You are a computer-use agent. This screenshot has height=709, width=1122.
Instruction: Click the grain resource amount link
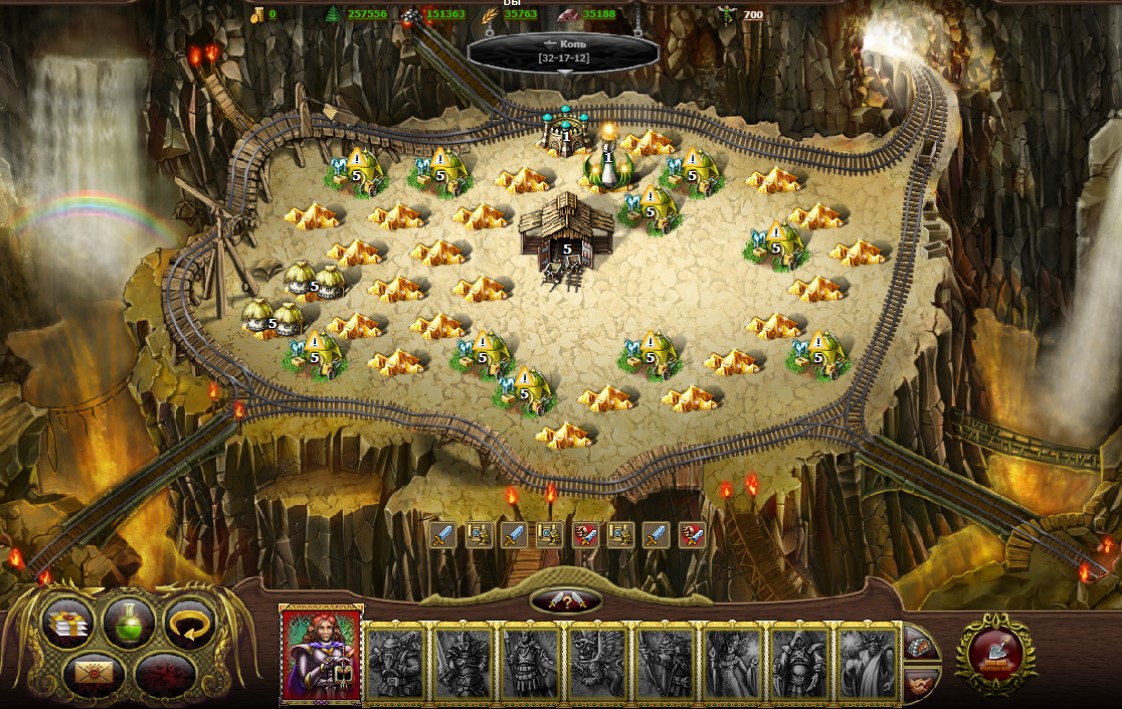pos(520,14)
